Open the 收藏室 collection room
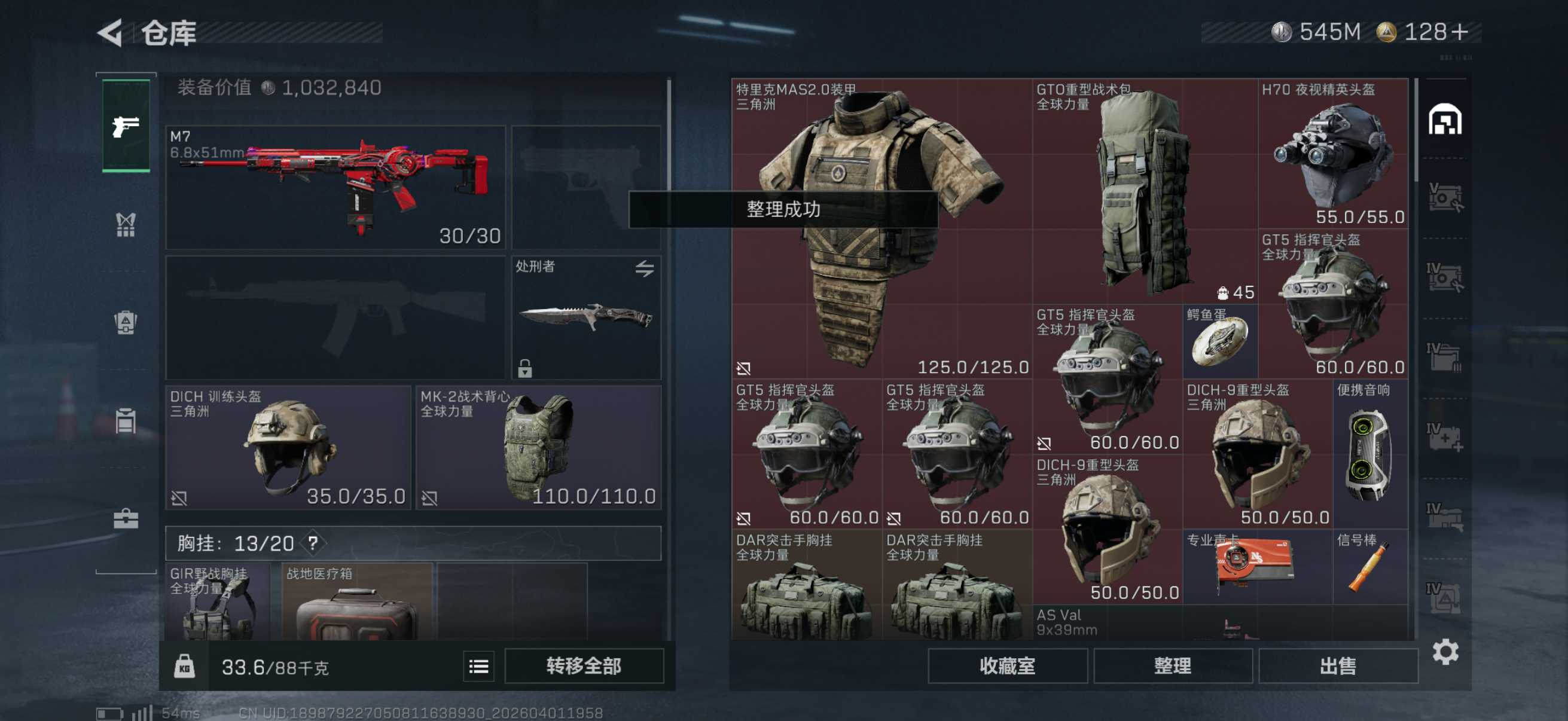The image size is (1568, 721). [1007, 665]
